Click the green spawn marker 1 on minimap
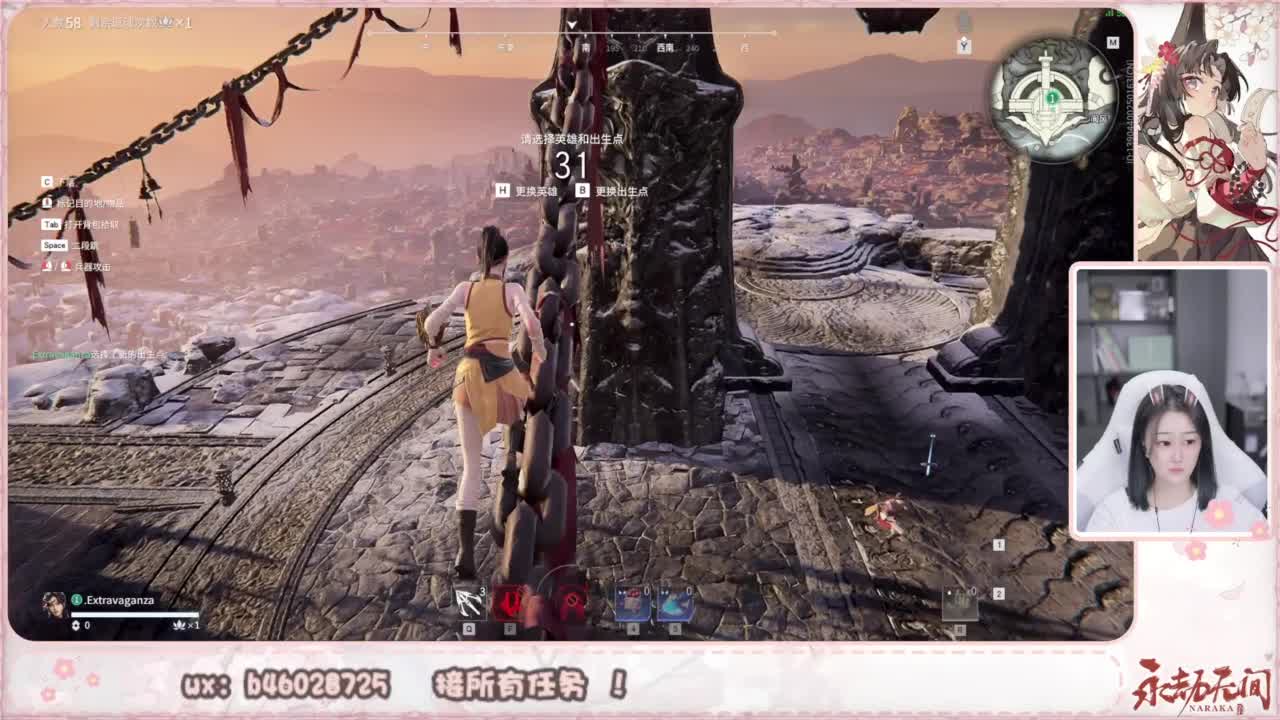Viewport: 1280px width, 720px height. pyautogui.click(x=1052, y=97)
